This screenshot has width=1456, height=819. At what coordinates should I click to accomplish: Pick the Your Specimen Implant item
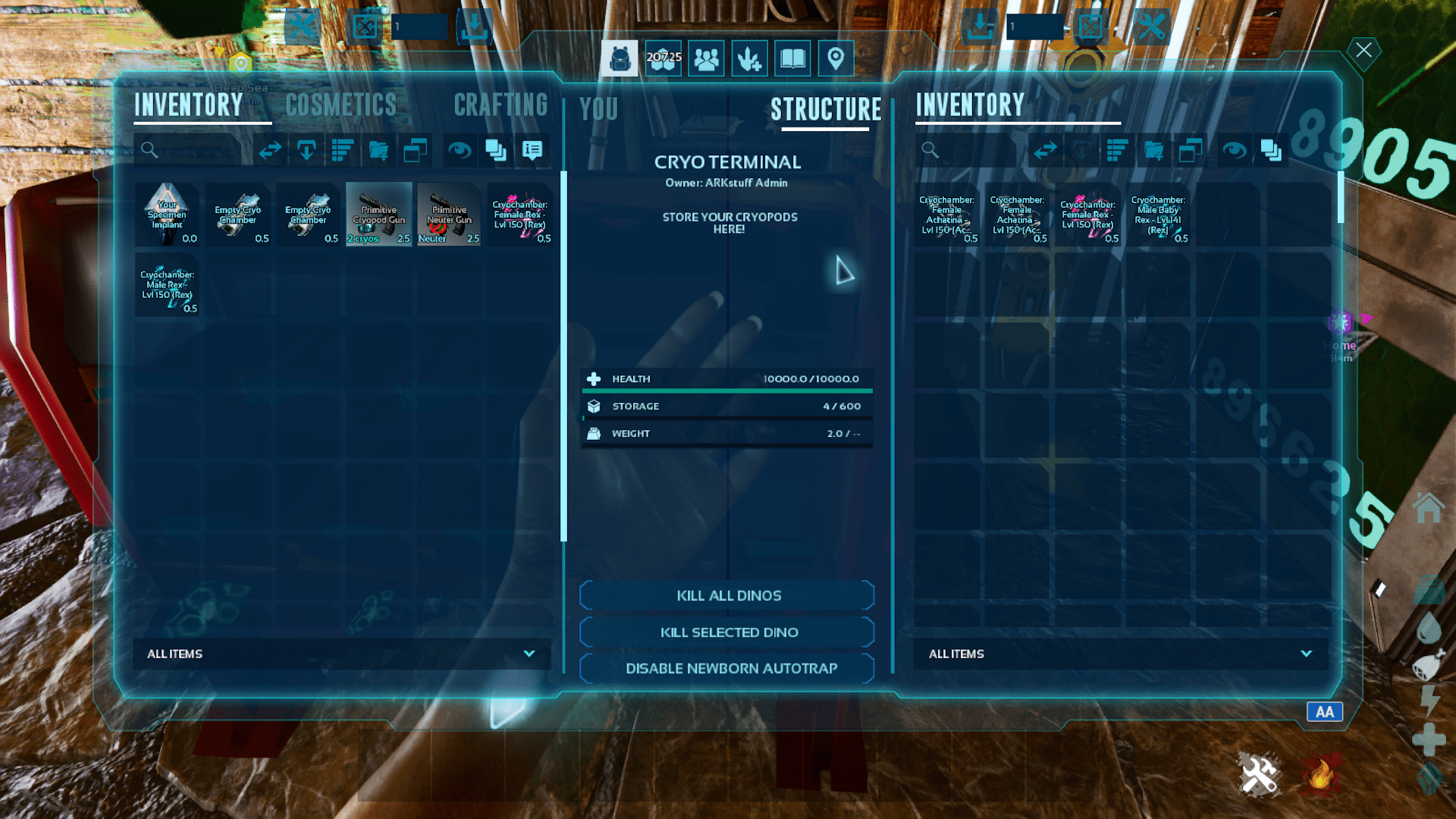pyautogui.click(x=167, y=214)
